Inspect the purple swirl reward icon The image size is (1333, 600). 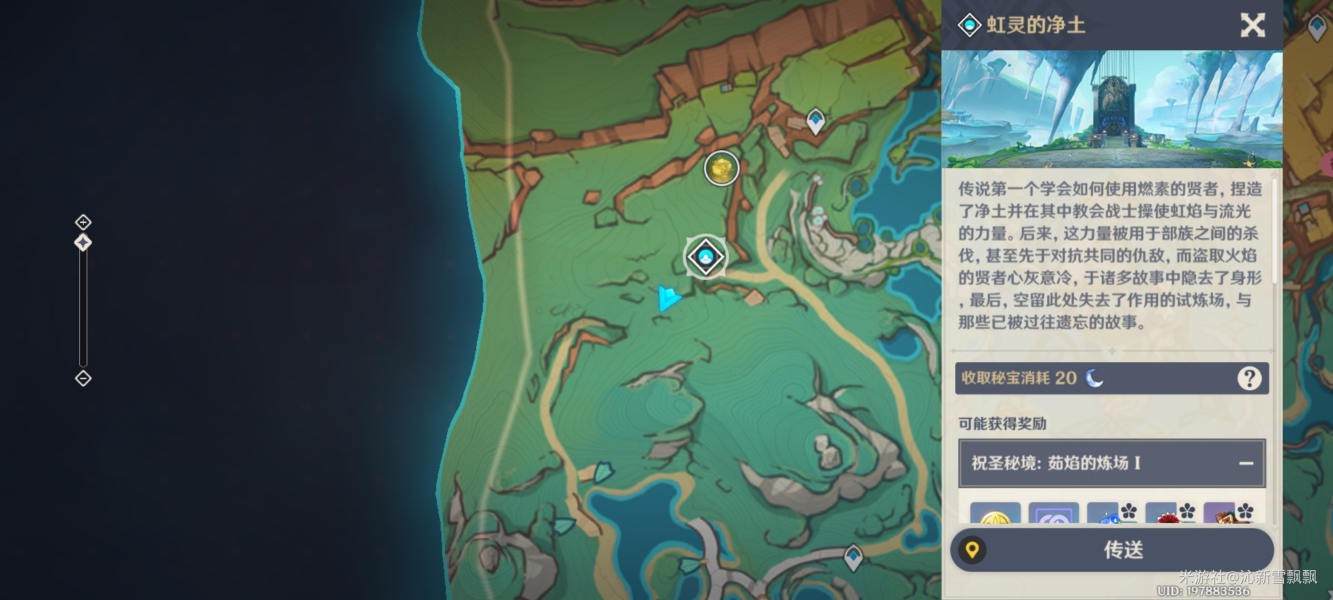pos(1054,514)
